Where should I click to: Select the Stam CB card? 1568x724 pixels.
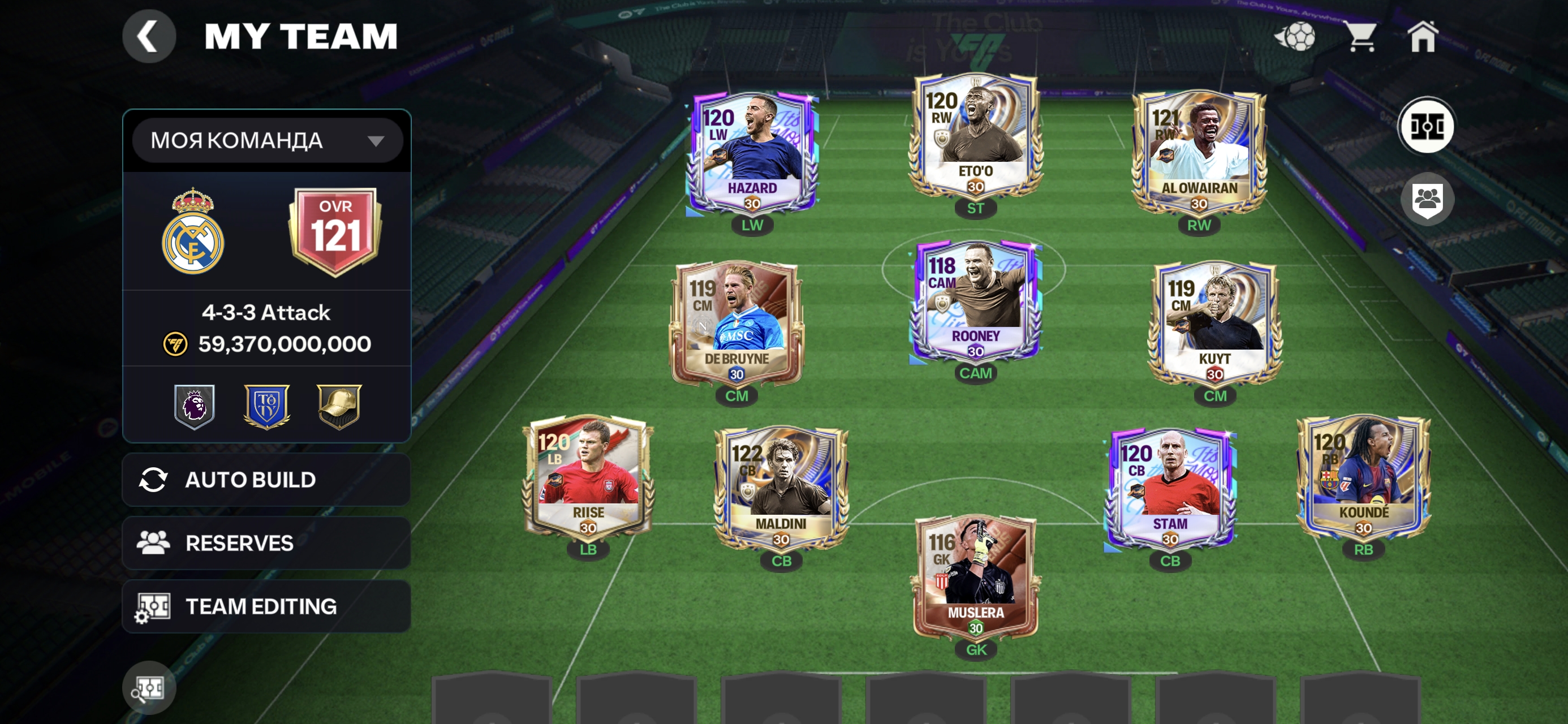(1170, 488)
